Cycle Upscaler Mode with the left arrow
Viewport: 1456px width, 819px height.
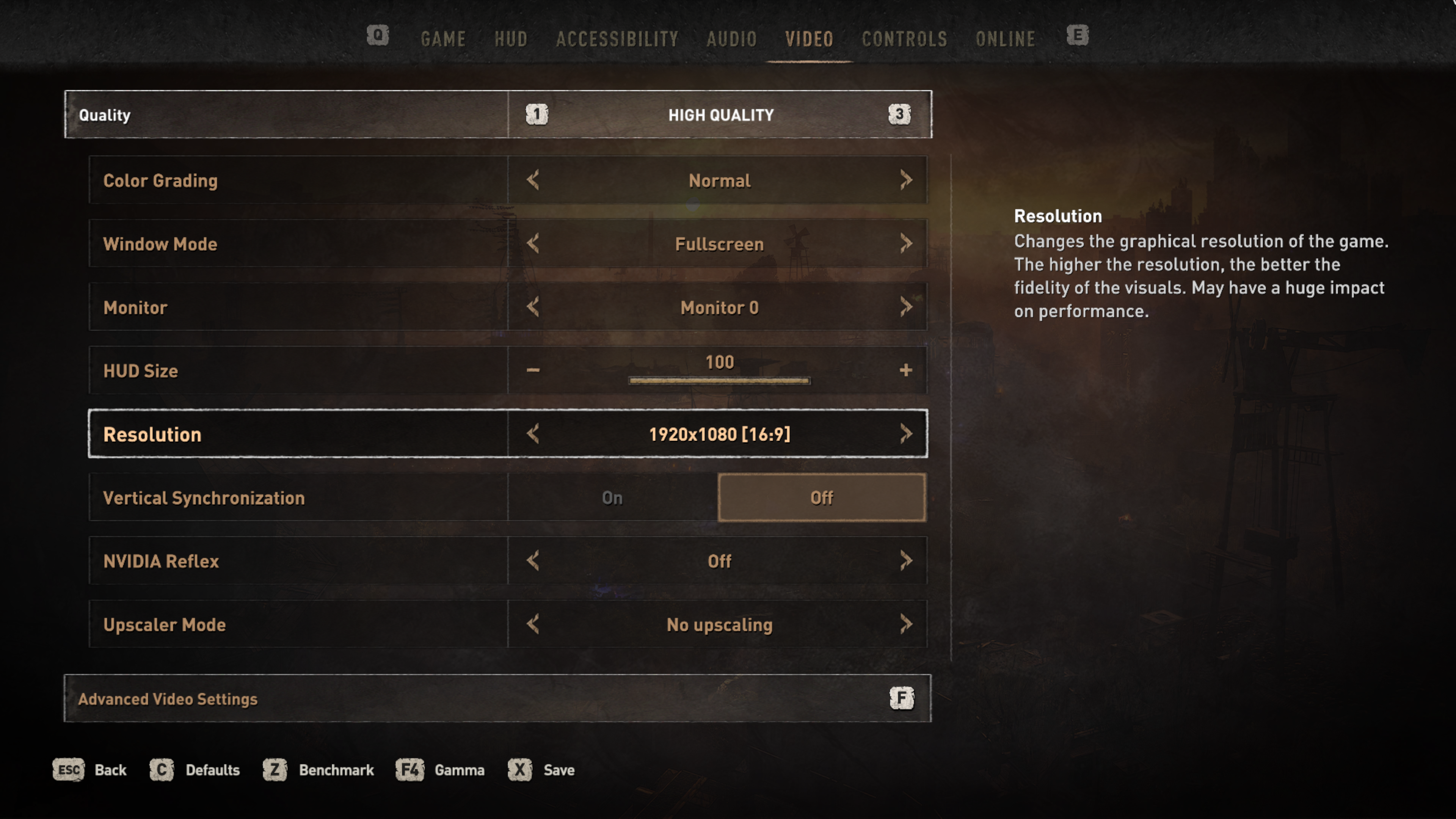click(x=532, y=624)
